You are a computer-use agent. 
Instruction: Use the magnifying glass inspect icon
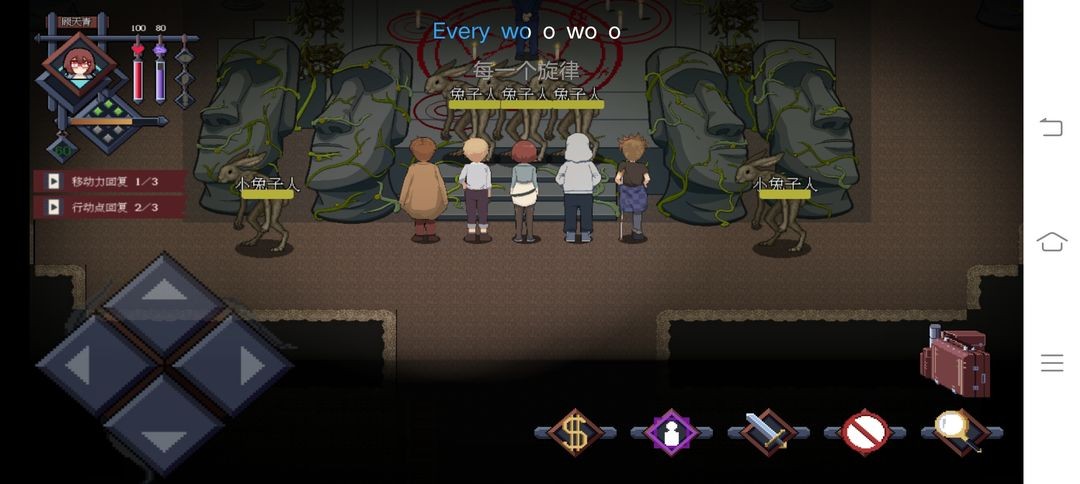(961, 432)
